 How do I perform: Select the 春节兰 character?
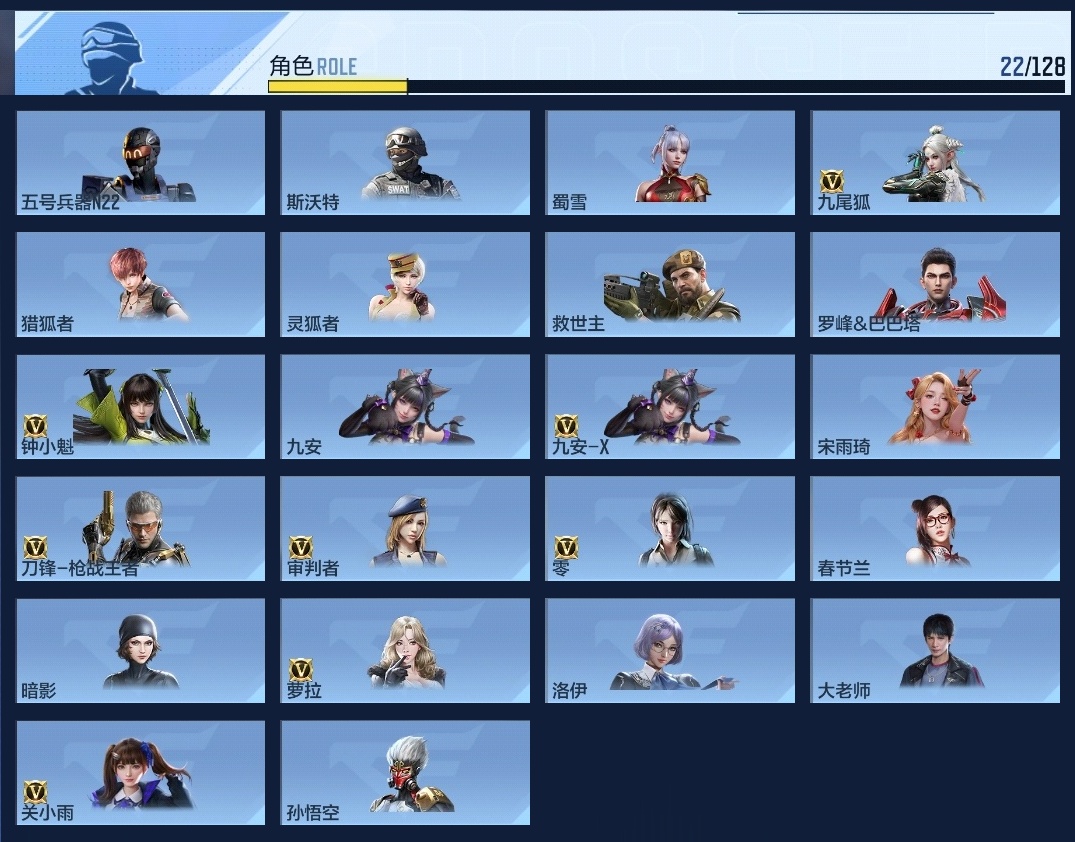click(x=935, y=528)
